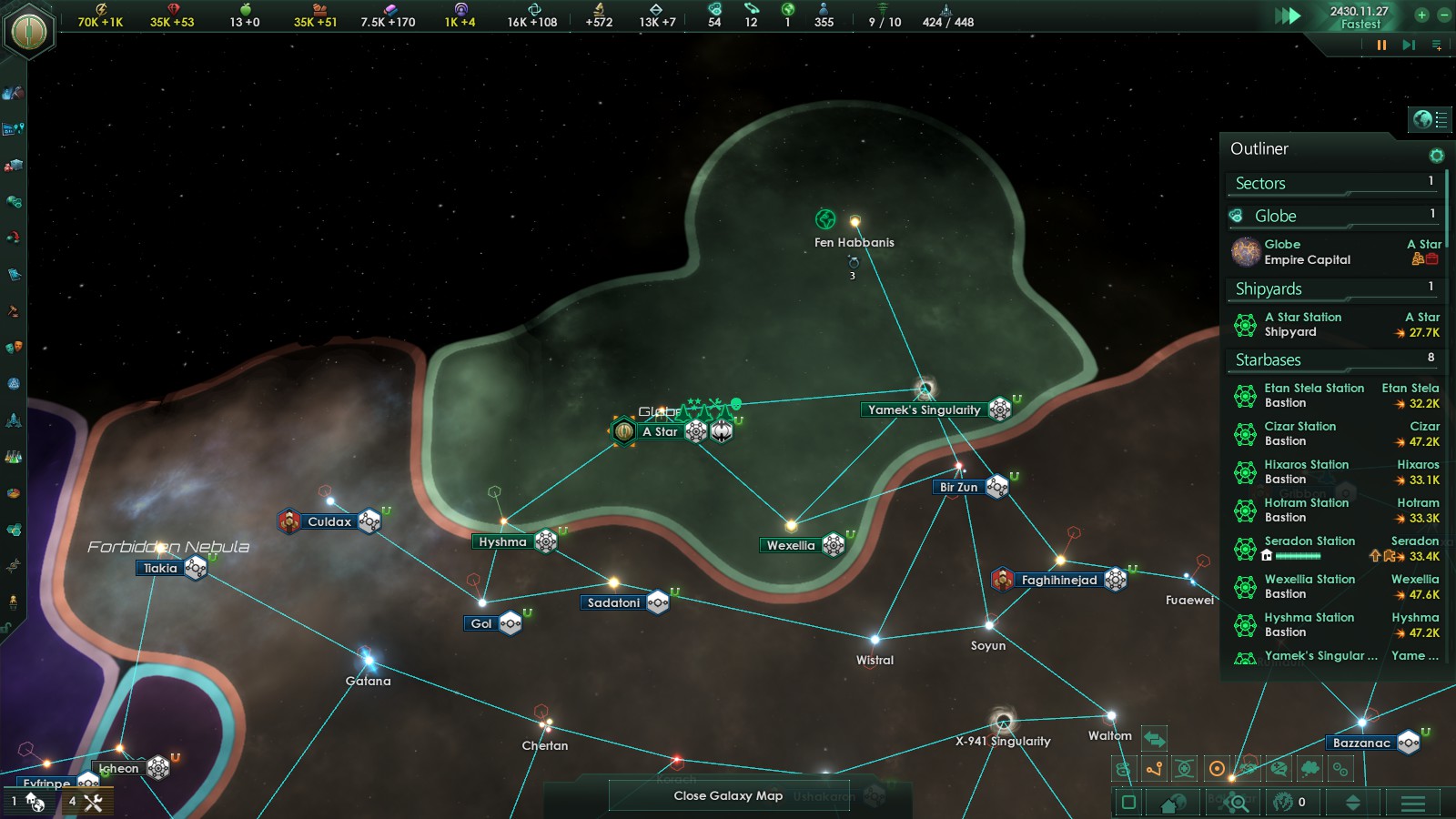The height and width of the screenshot is (819, 1456).
Task: Close the galaxy map view
Action: point(728,795)
